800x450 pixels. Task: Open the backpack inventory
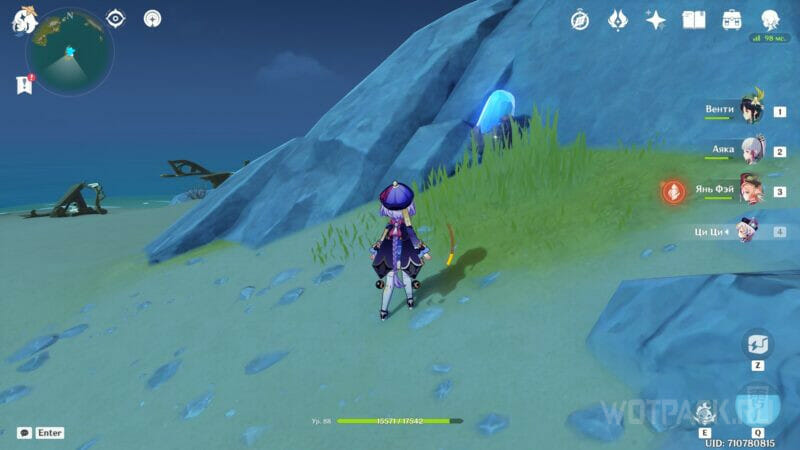tap(731, 20)
